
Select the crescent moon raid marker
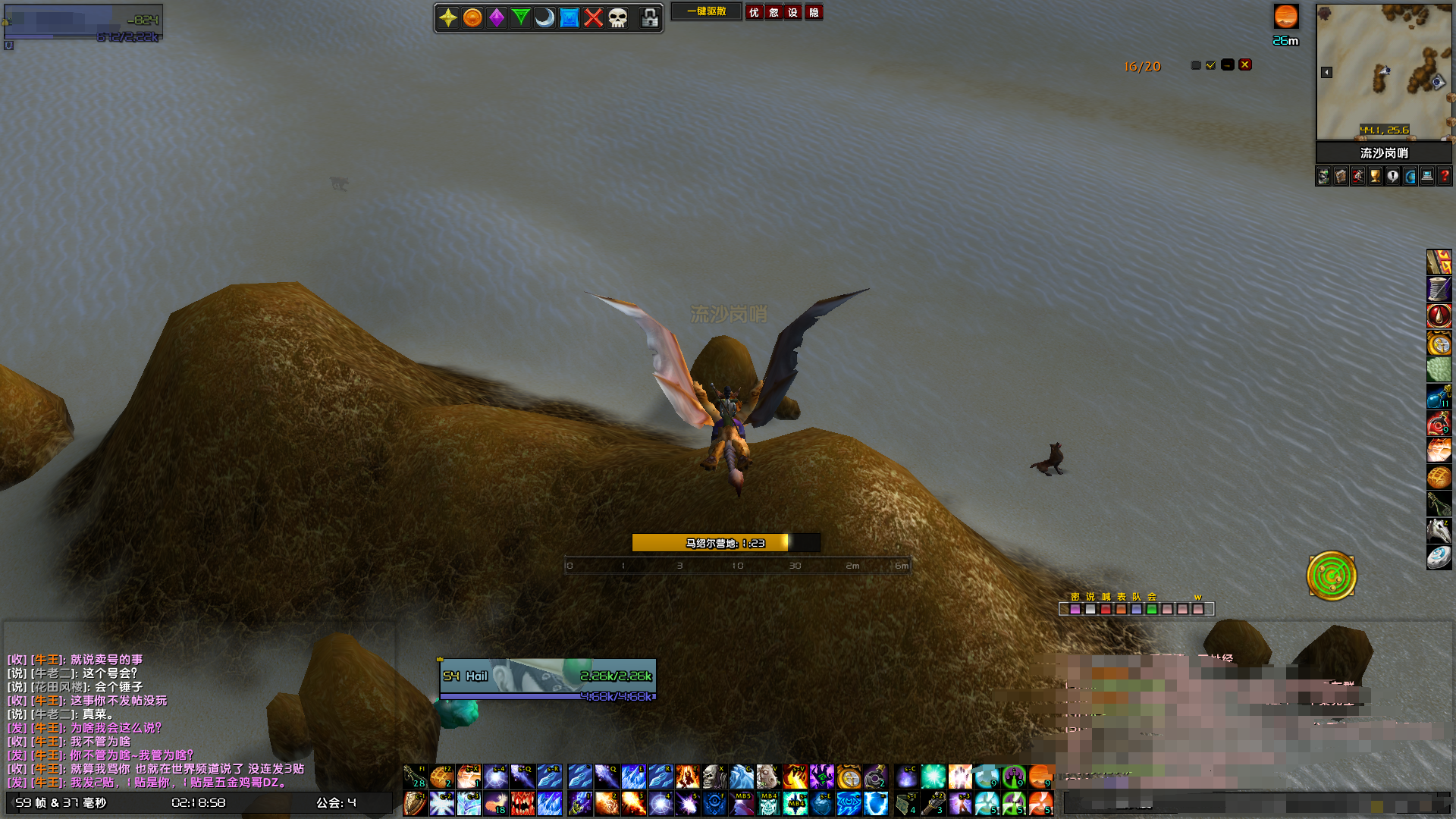[x=545, y=17]
